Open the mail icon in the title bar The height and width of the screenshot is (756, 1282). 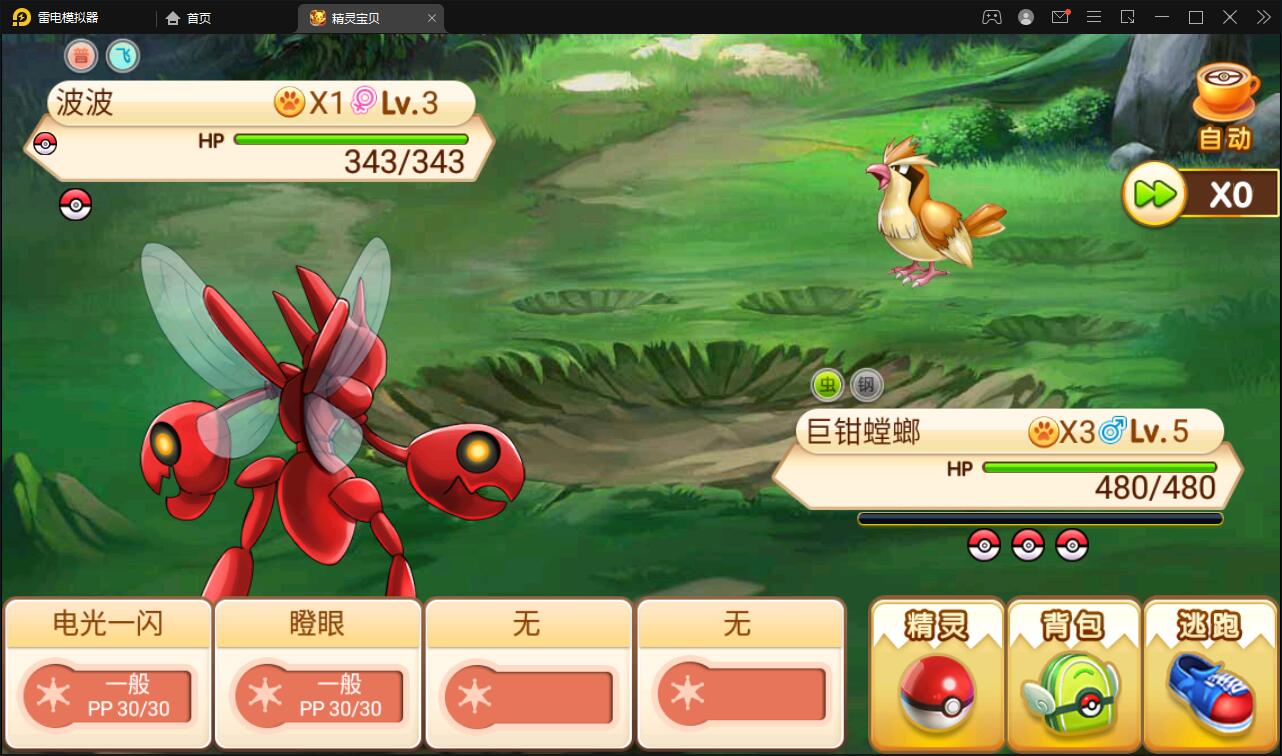[1060, 17]
